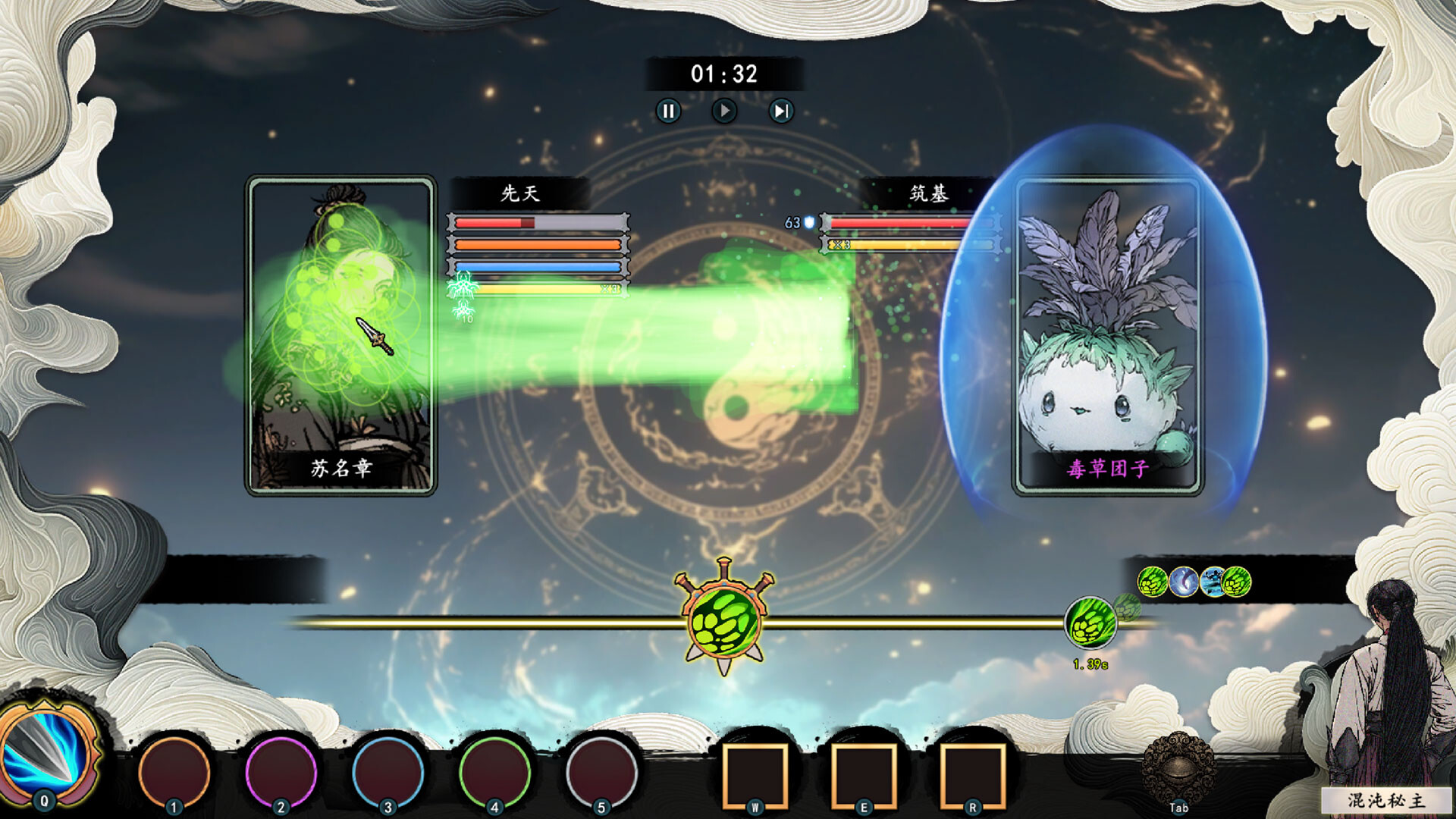1456x819 pixels.
Task: Select the orange-ringed skill slot
Action: [174, 772]
